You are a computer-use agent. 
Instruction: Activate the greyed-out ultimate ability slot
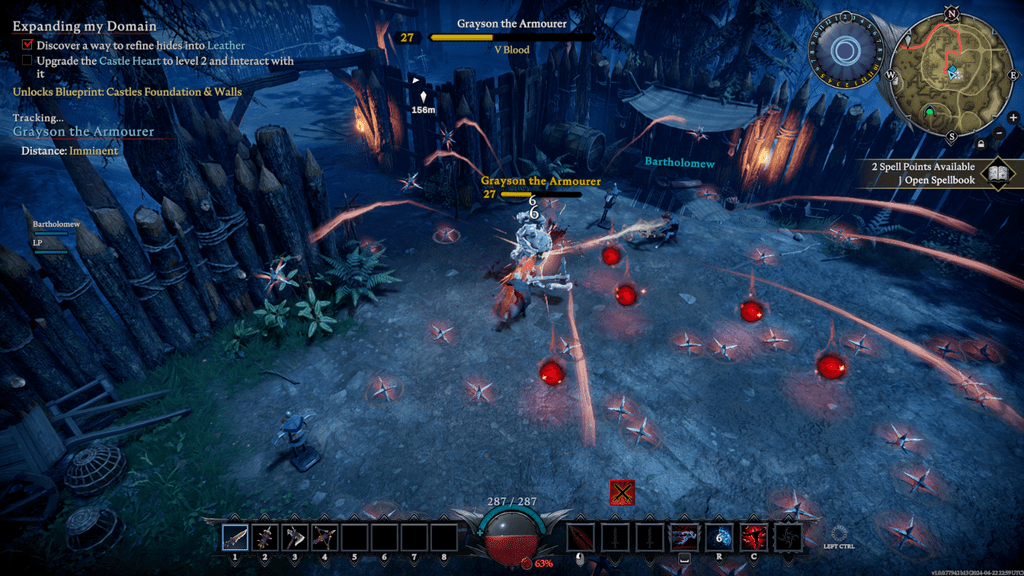point(788,538)
